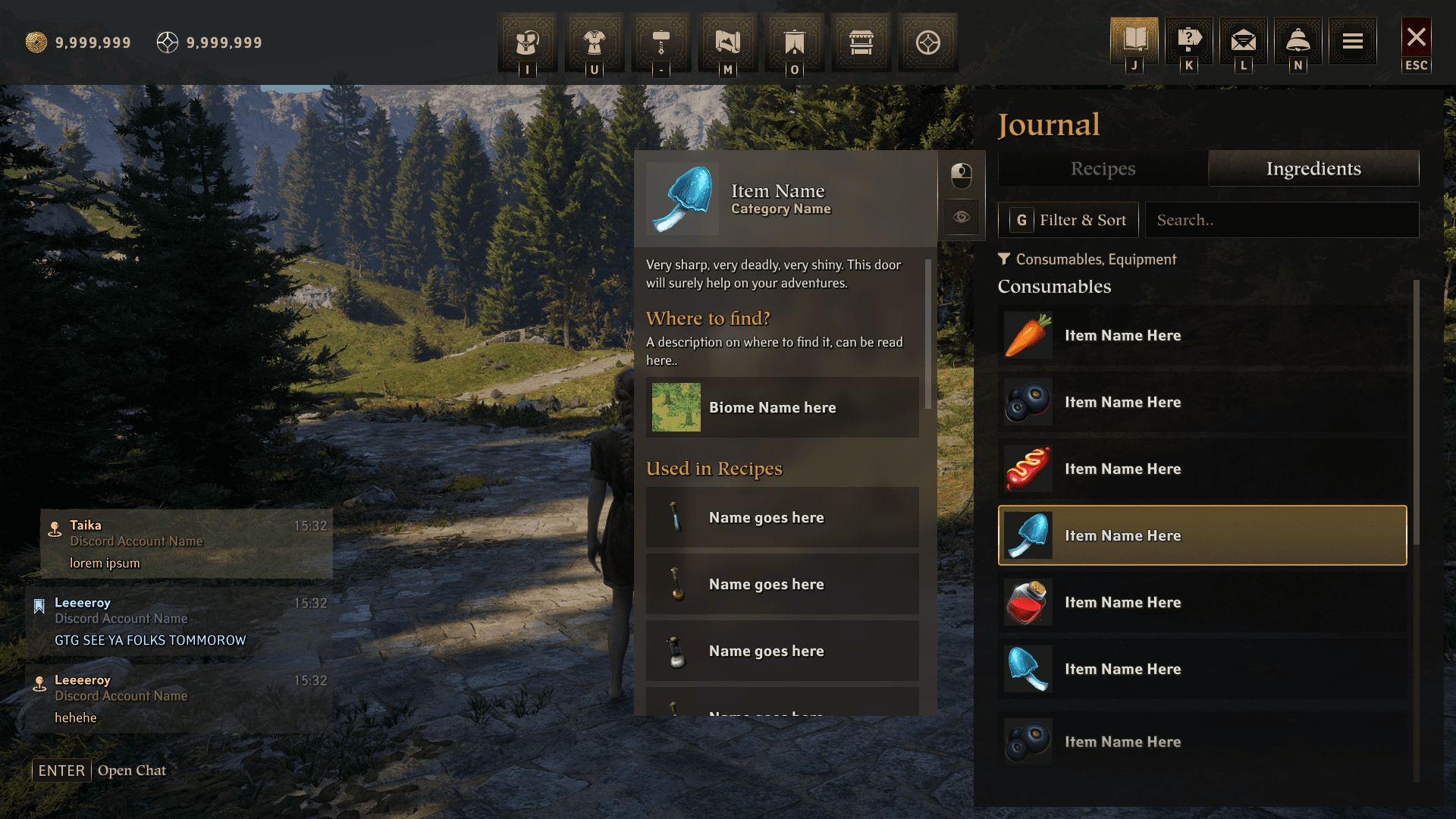Click the journal Search field
This screenshot has width=1456, height=819.
click(x=1282, y=220)
